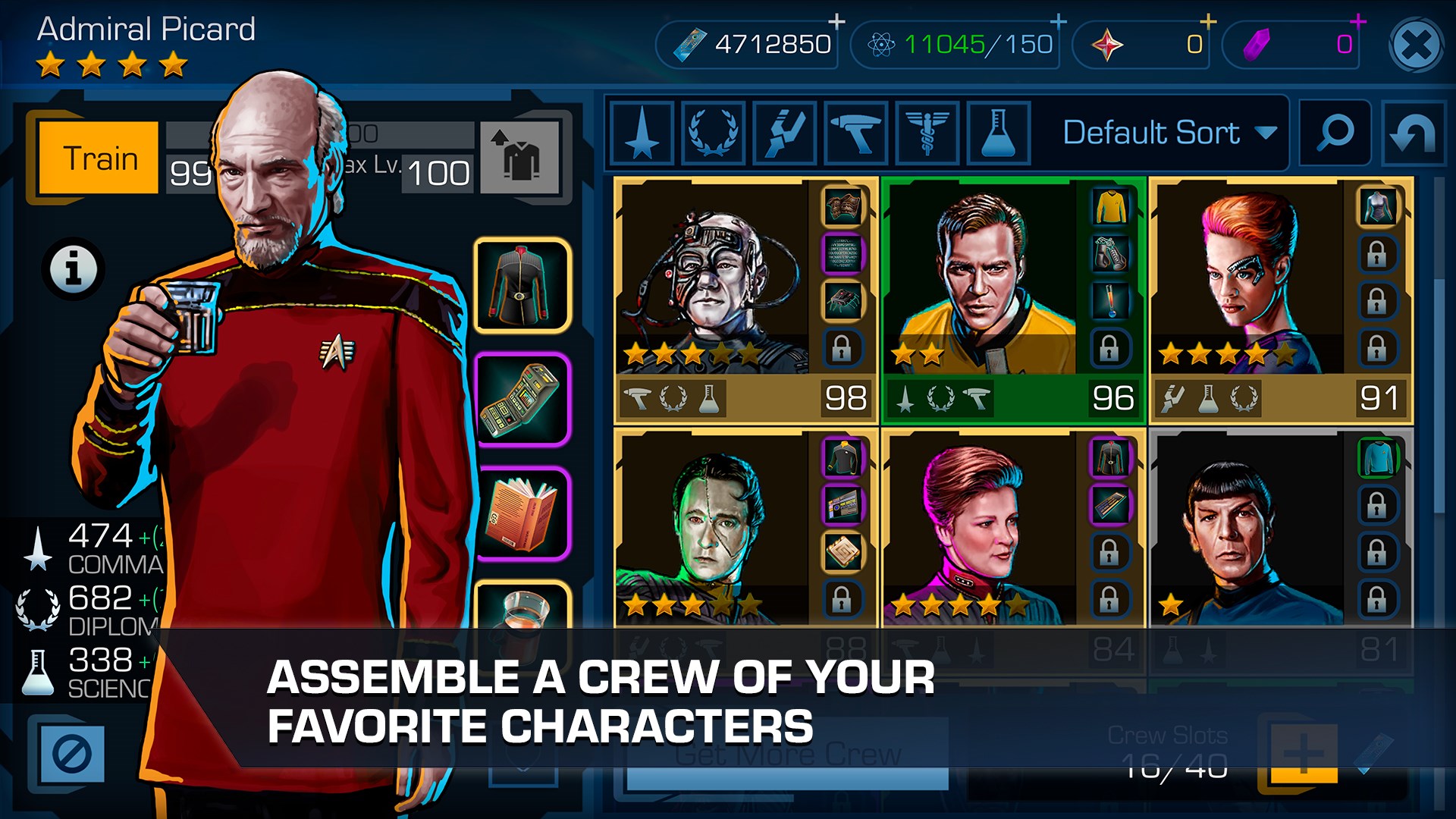The width and height of the screenshot is (1456, 819).
Task: Click the chroniton atom currency icon
Action: point(883,43)
